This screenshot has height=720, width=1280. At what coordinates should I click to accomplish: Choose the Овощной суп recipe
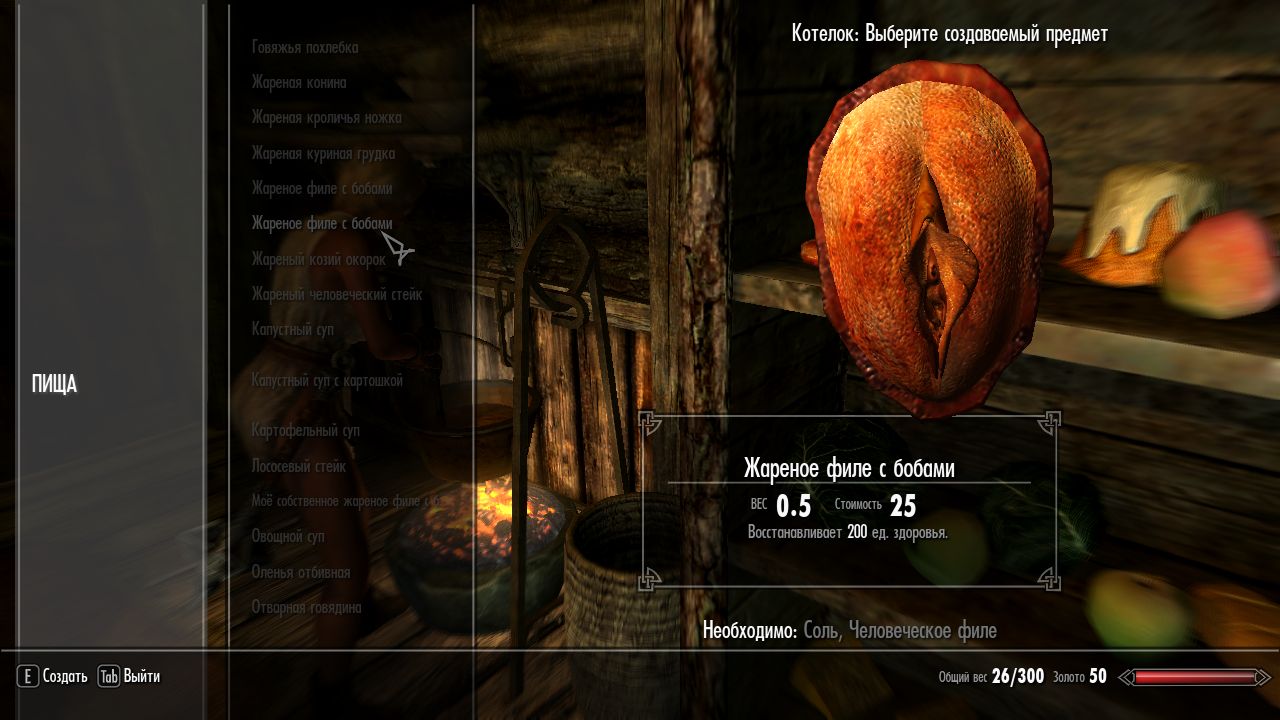[x=288, y=537]
